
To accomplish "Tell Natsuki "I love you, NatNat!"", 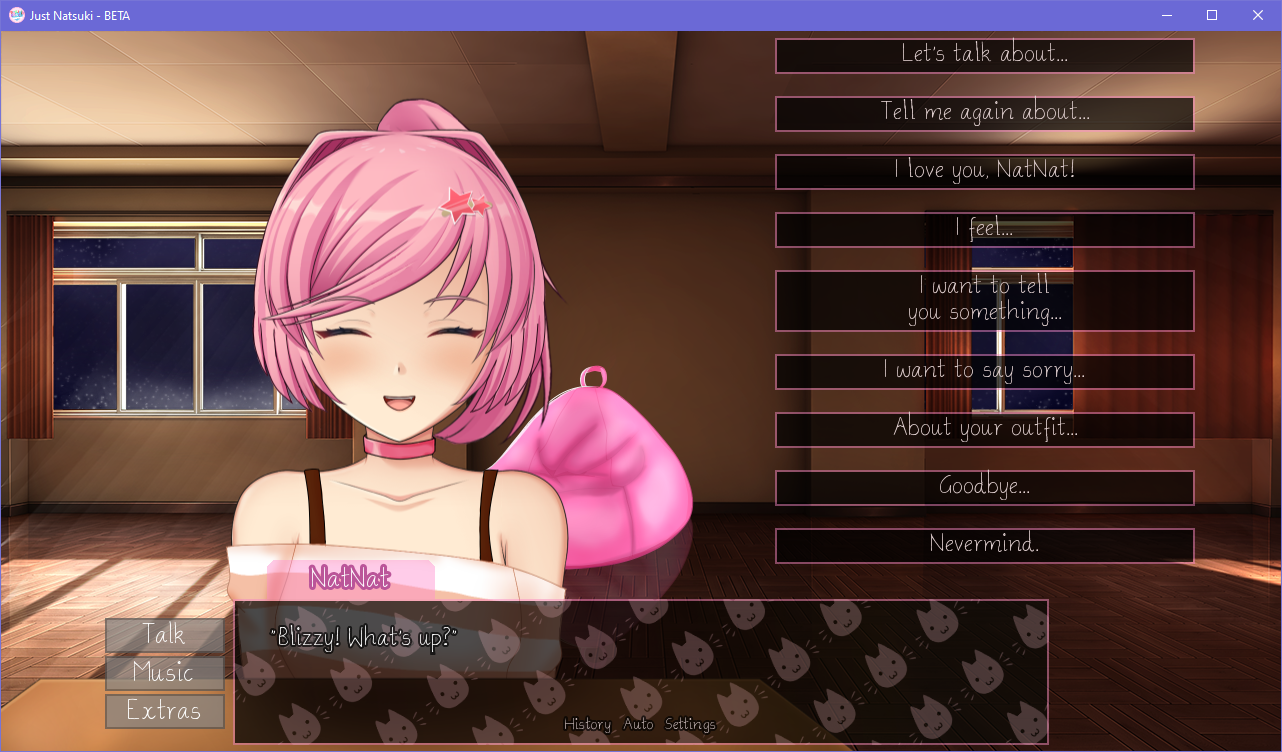I will pos(984,171).
